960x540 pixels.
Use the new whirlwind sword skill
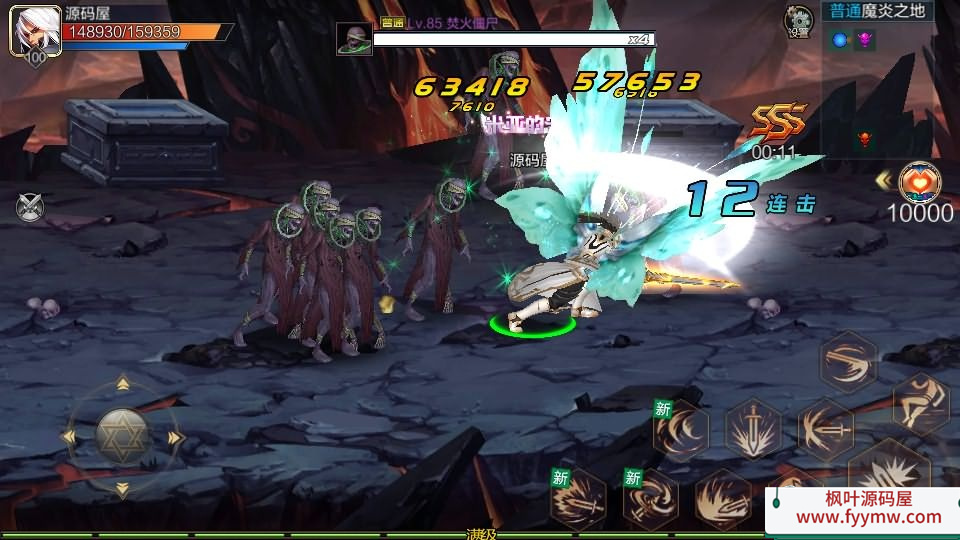pos(651,498)
